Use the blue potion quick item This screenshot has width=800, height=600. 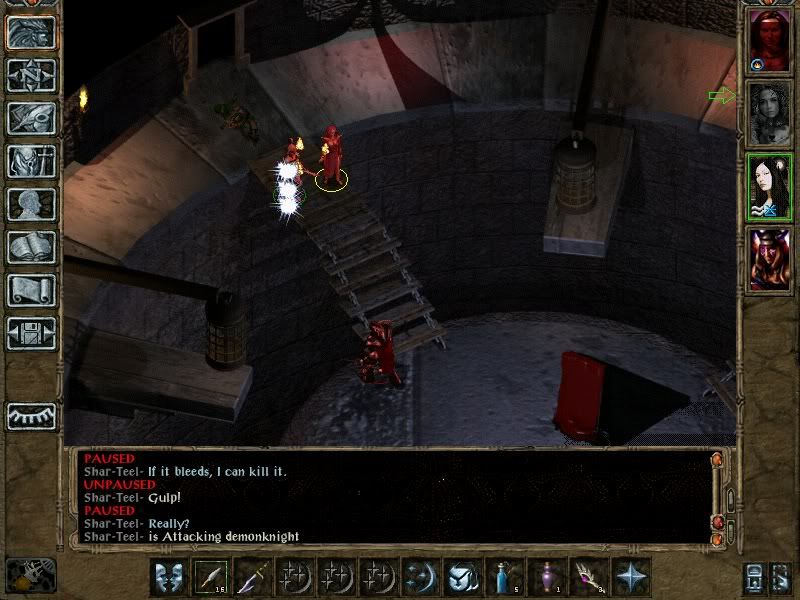click(505, 577)
